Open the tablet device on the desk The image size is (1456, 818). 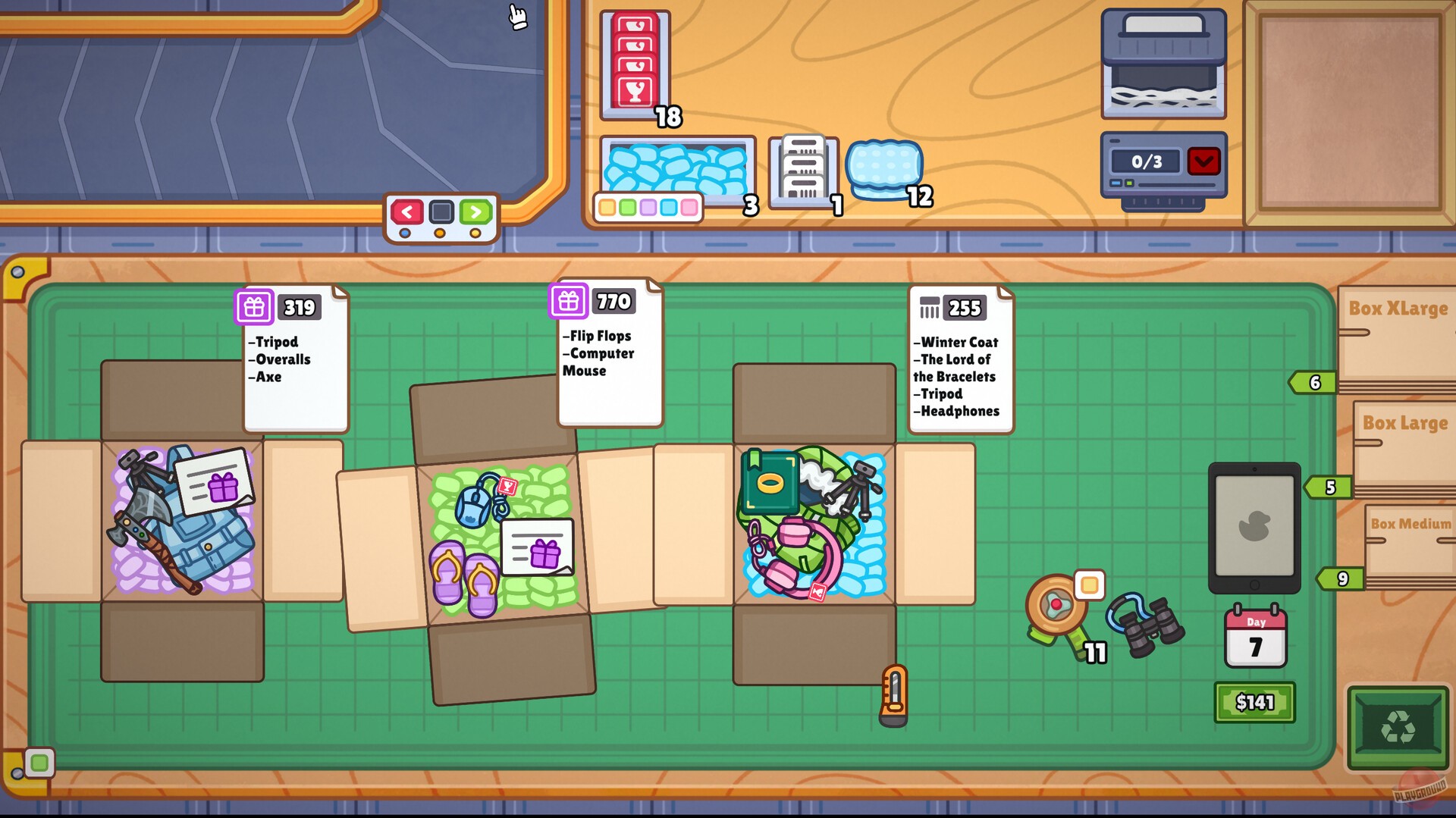1255,527
